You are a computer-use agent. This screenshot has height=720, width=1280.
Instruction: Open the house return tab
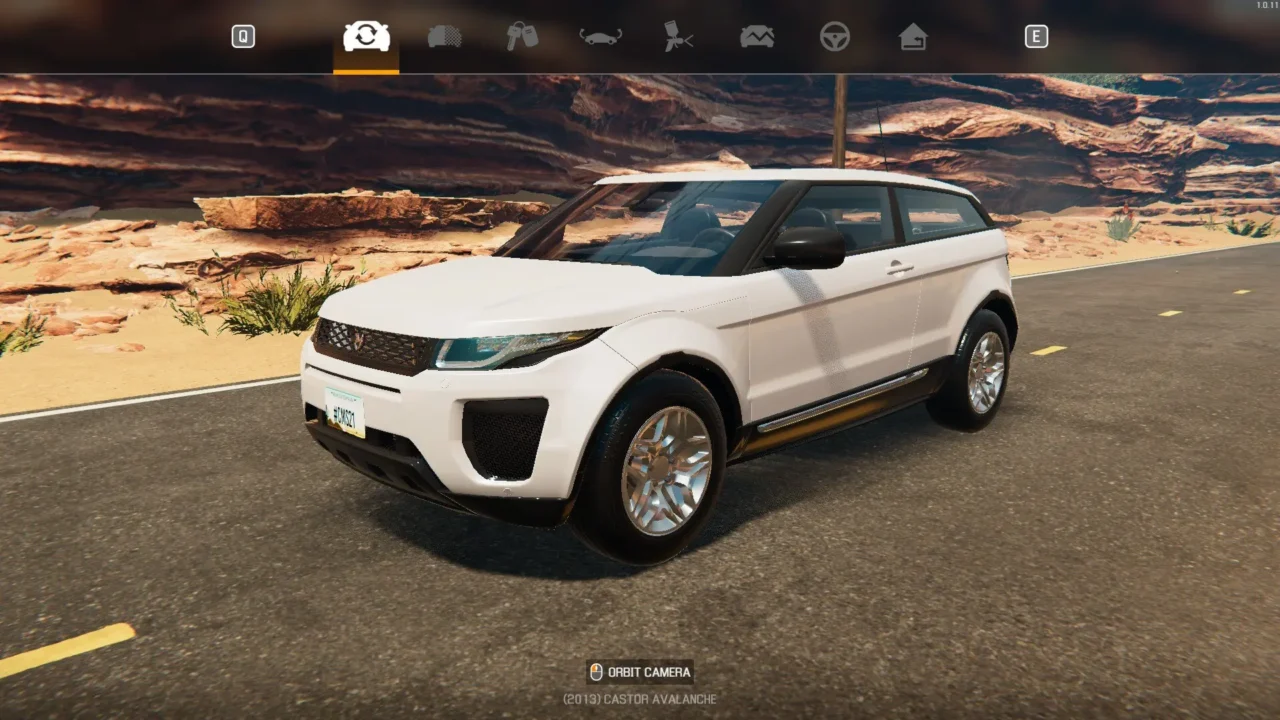913,37
